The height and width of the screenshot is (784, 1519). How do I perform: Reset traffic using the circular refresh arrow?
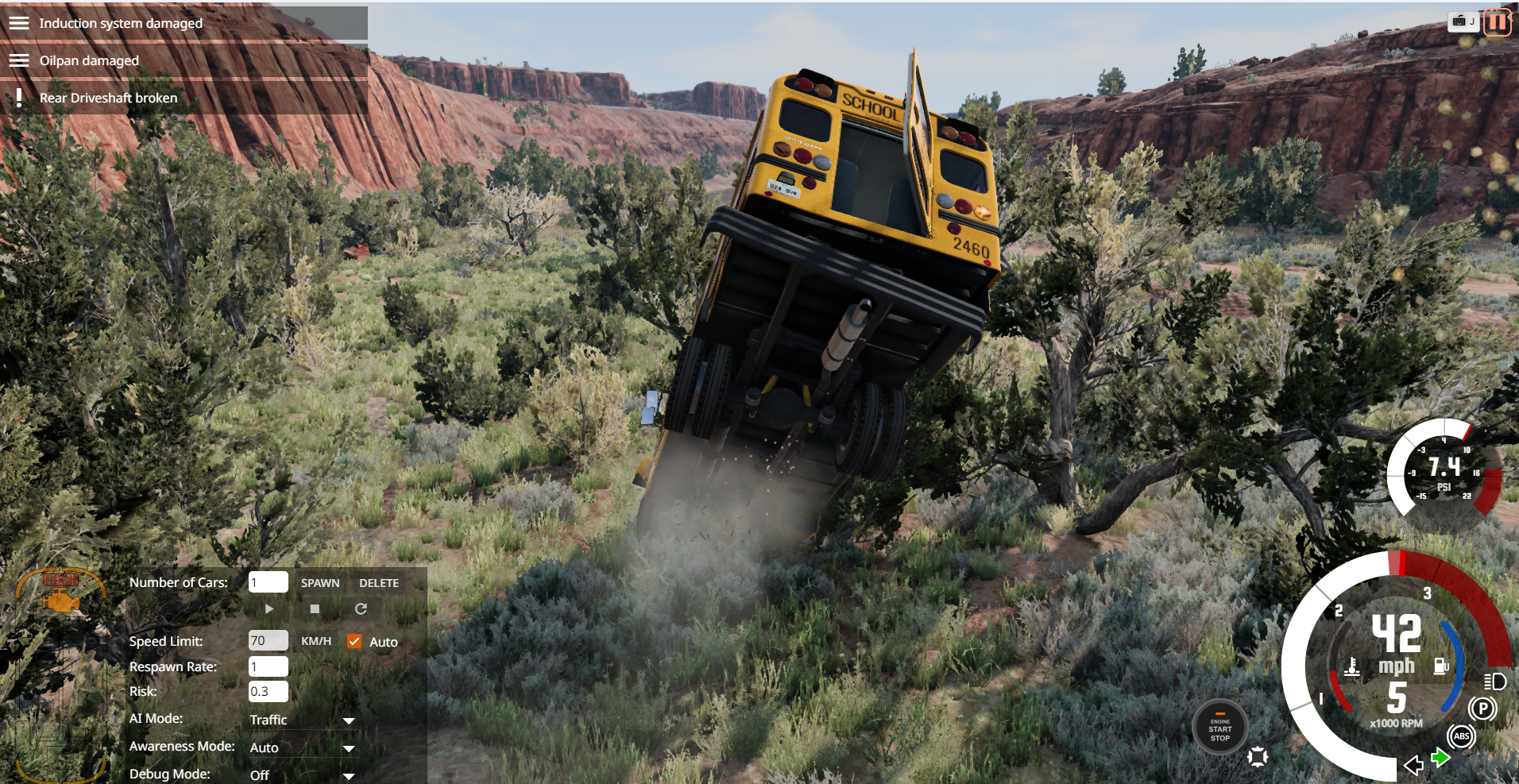361,608
